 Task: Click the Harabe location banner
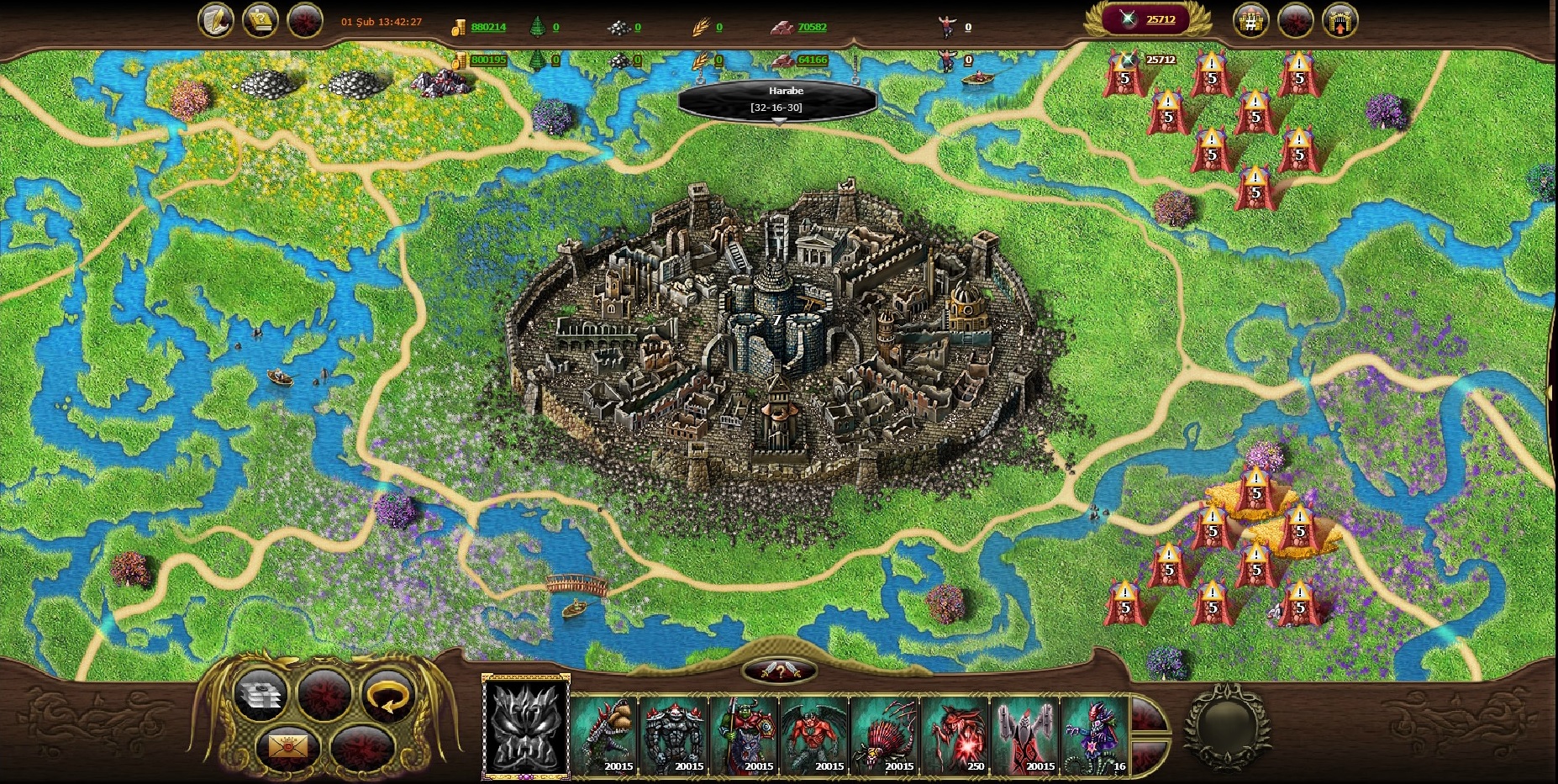point(778,99)
